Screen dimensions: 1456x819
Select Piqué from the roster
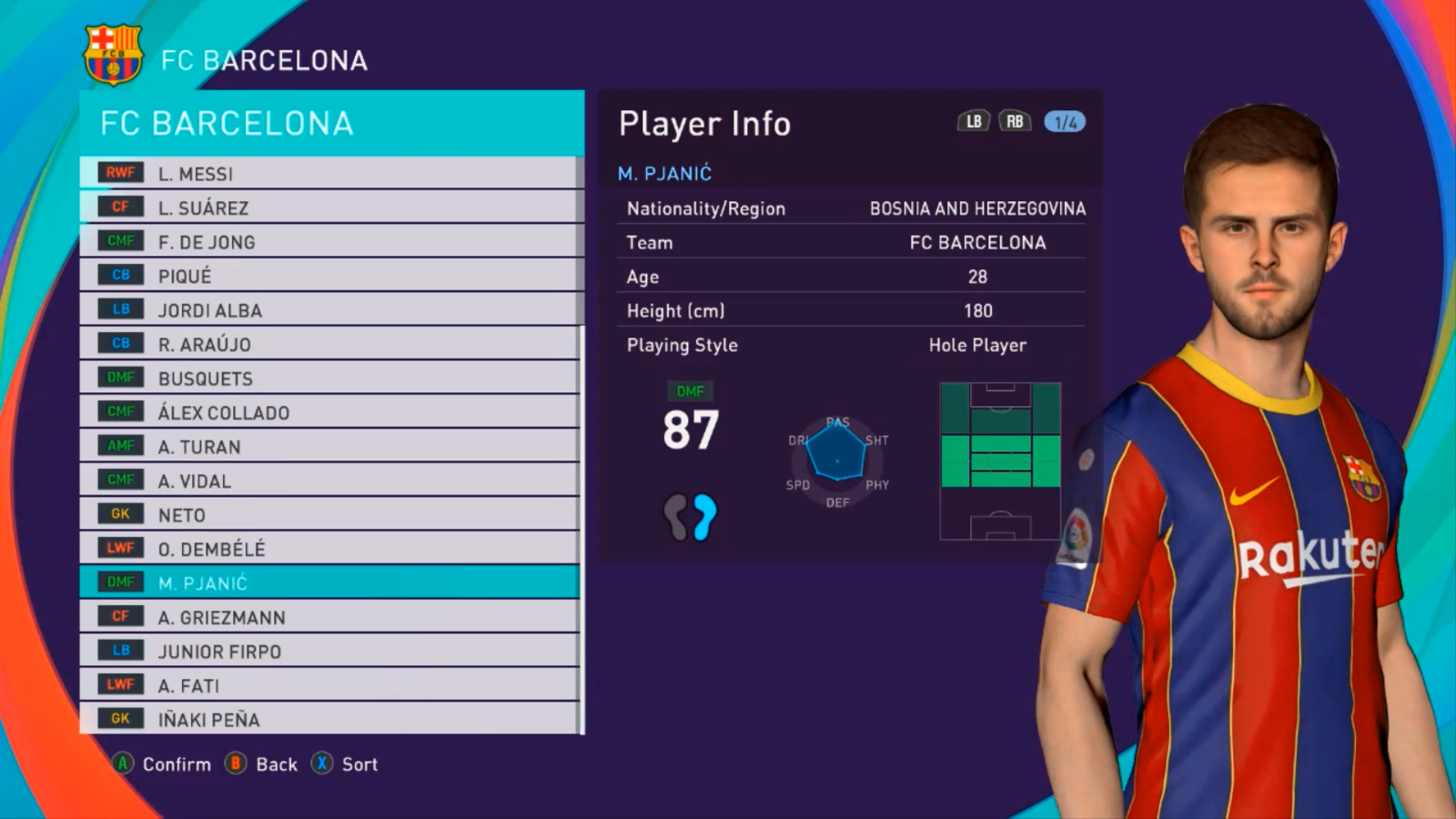pos(328,276)
